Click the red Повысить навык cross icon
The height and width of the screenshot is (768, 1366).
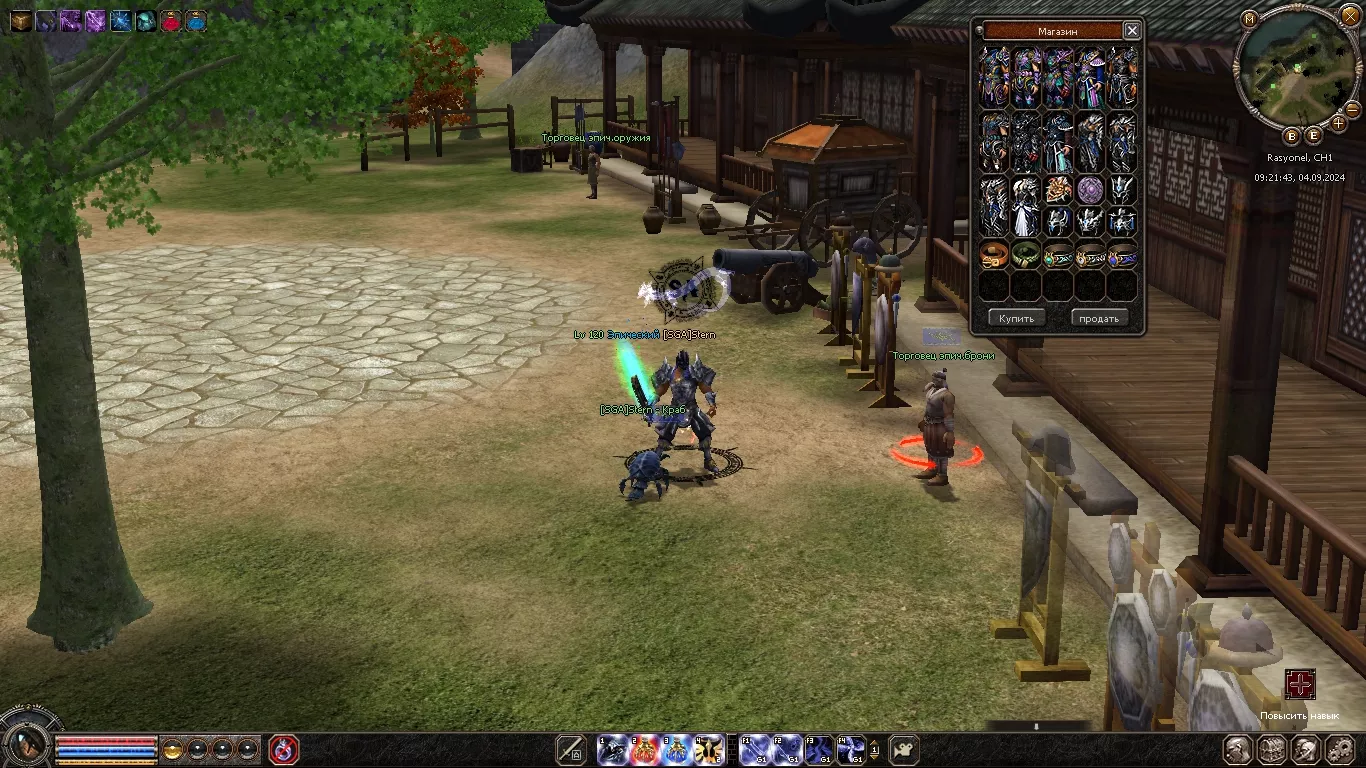[1300, 685]
